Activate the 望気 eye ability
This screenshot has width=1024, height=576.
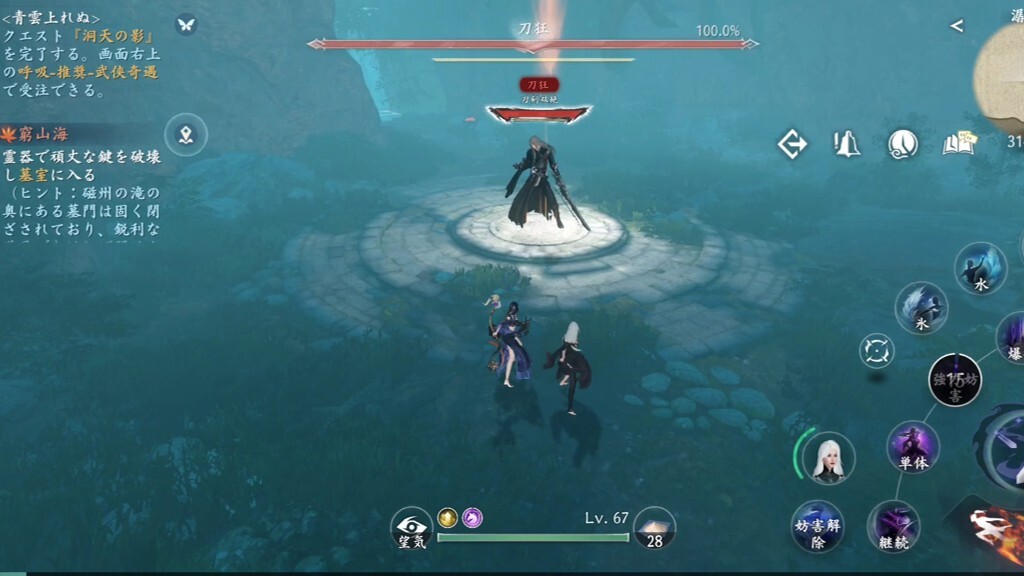point(411,527)
